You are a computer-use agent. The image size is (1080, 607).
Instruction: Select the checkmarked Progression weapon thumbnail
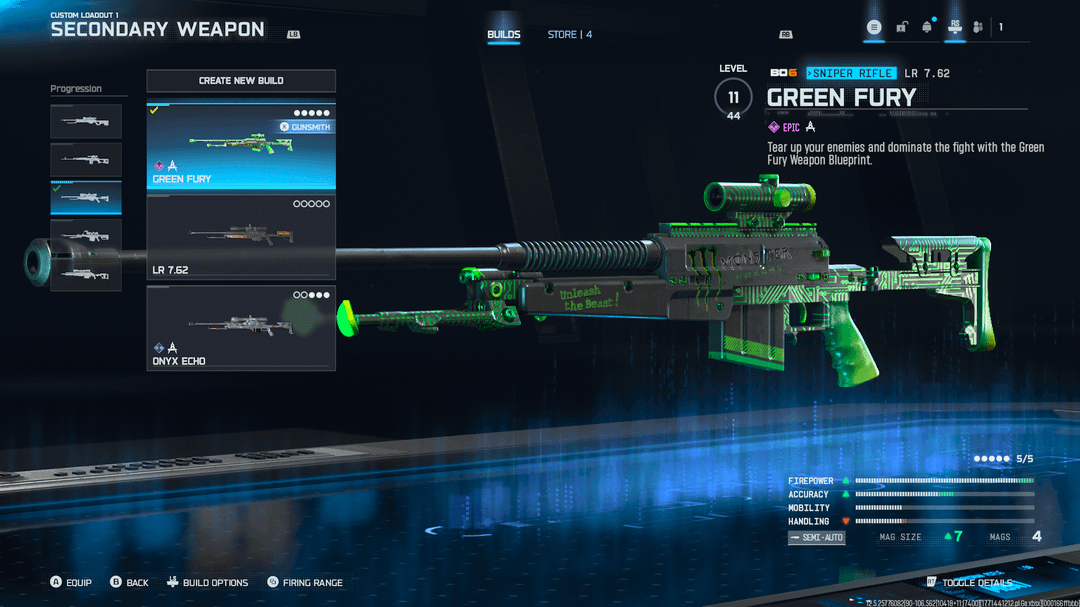(x=86, y=198)
